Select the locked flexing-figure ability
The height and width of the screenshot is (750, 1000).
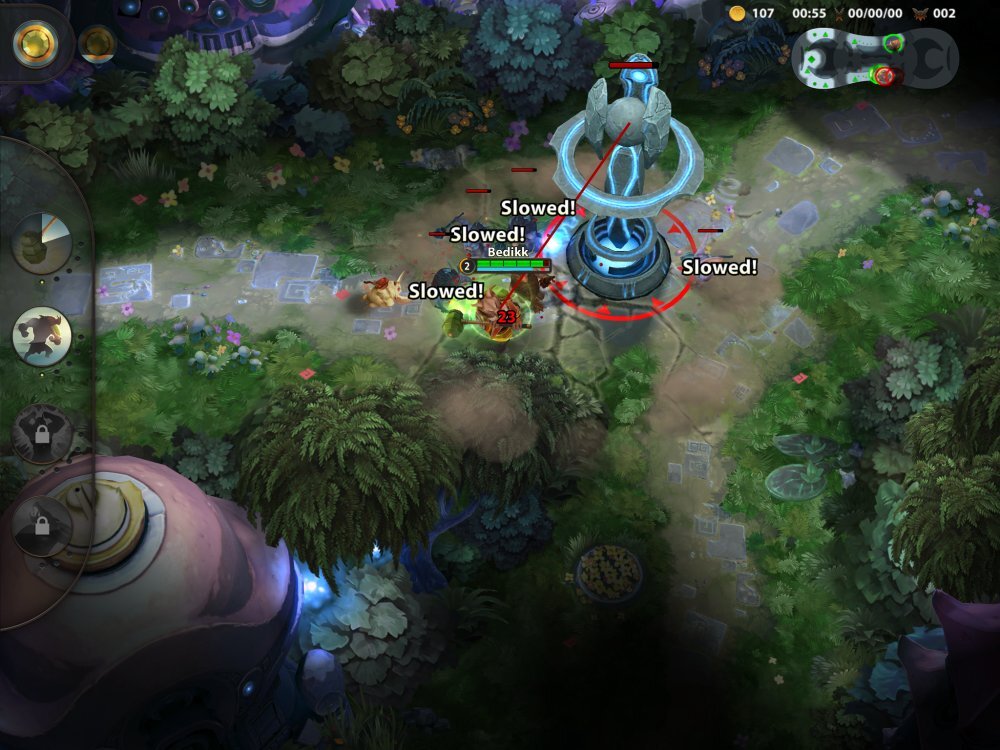(42, 433)
